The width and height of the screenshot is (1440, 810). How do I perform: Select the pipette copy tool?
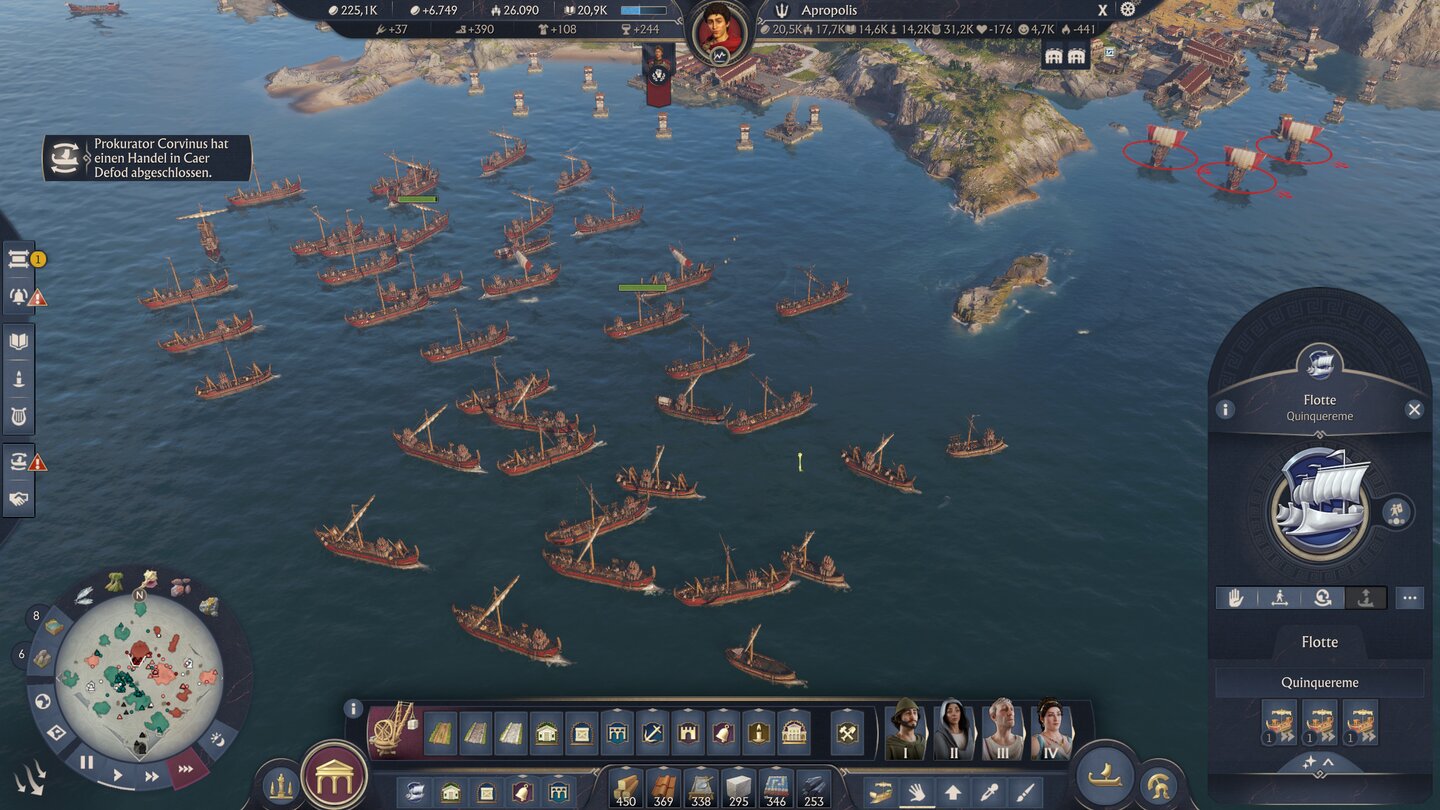pos(1025,793)
